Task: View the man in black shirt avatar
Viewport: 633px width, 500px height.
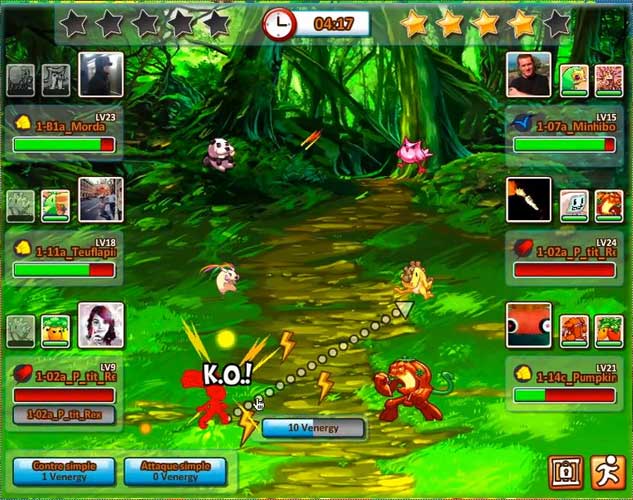Action: coord(529,74)
